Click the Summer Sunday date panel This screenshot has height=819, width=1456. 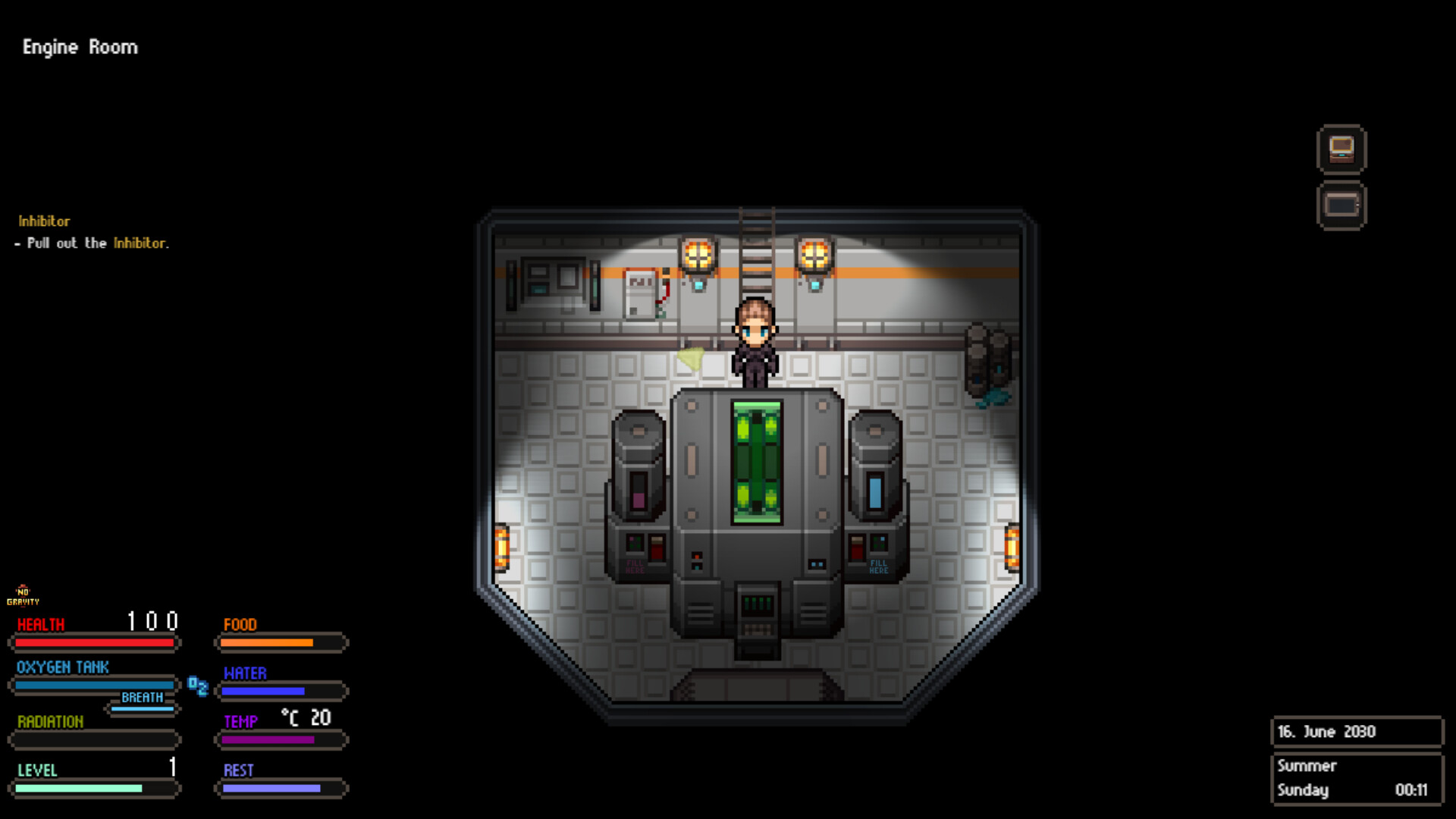(x=1357, y=777)
